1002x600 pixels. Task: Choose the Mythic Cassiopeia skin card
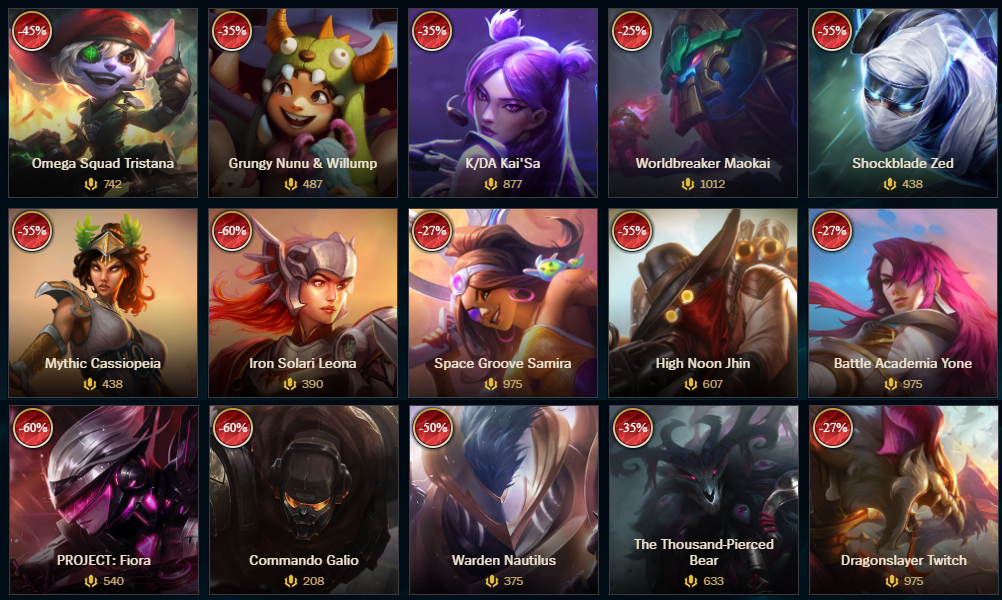(x=103, y=302)
